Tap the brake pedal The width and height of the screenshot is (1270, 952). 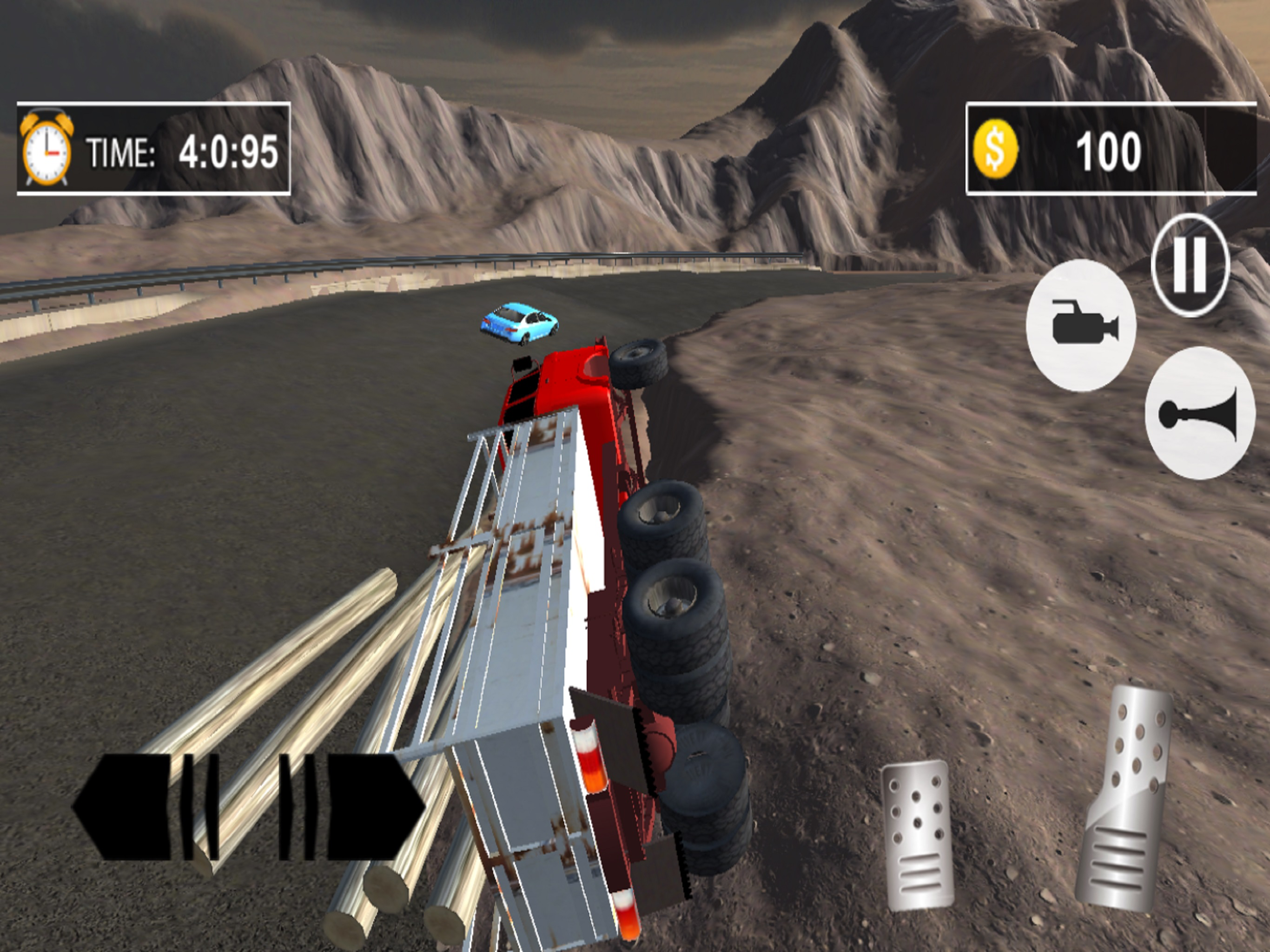click(918, 834)
